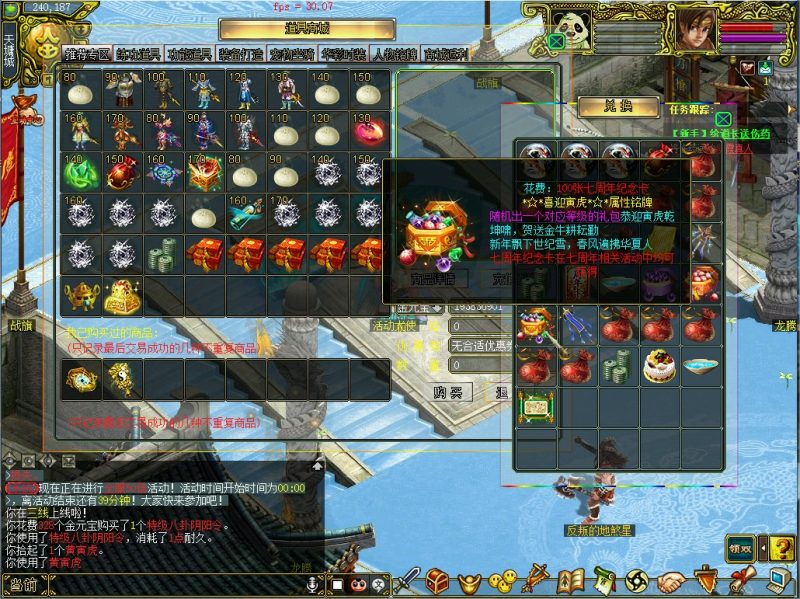Open the 人物转牌 tab

[395, 54]
